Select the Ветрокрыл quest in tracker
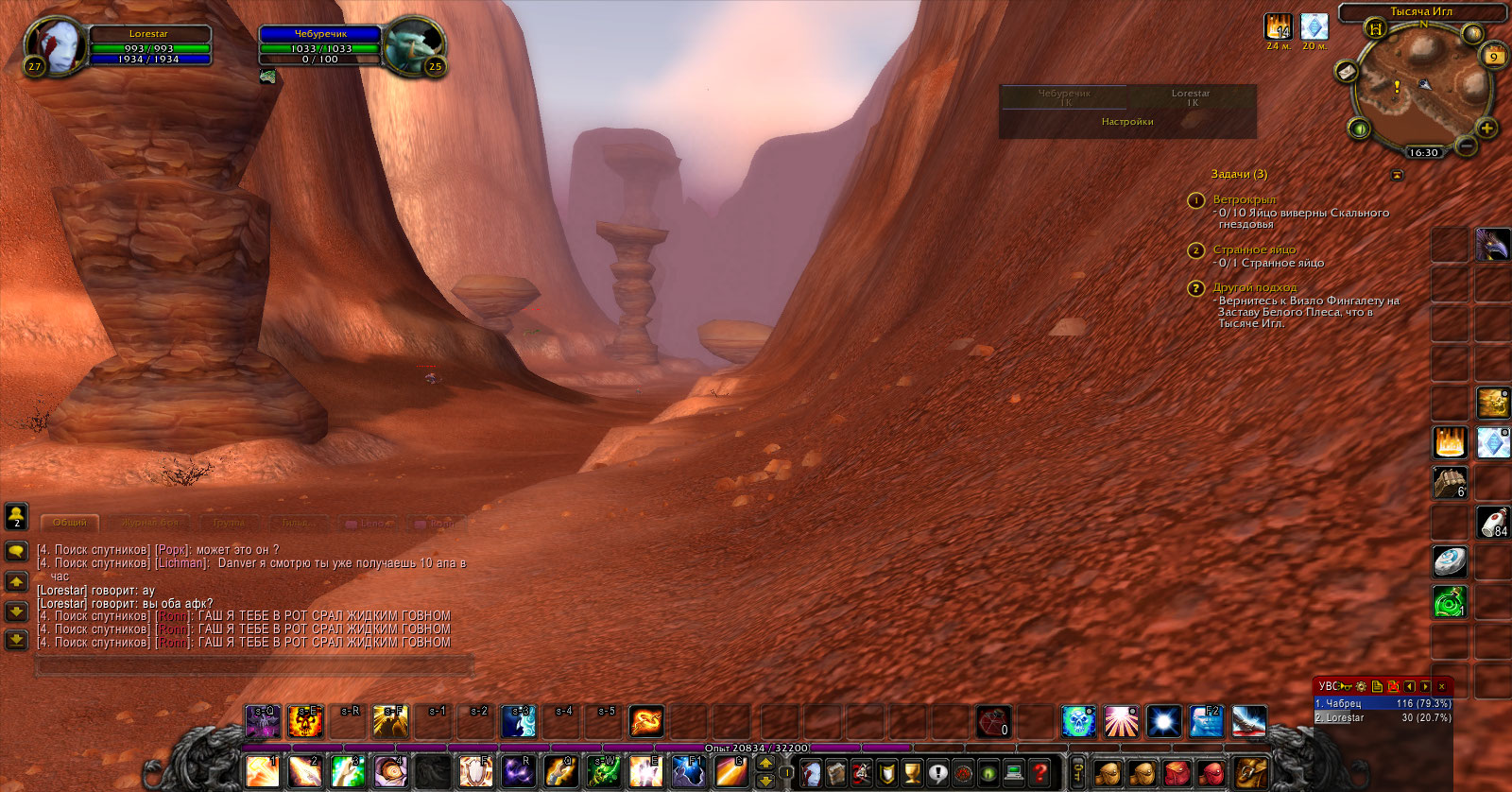Image resolution: width=1512 pixels, height=792 pixels. click(1244, 199)
